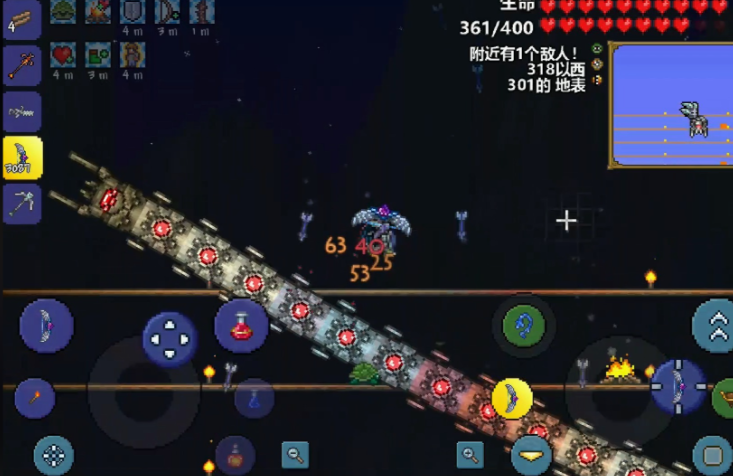
Task: Tap the campfire buff icon
Action: (x=96, y=11)
